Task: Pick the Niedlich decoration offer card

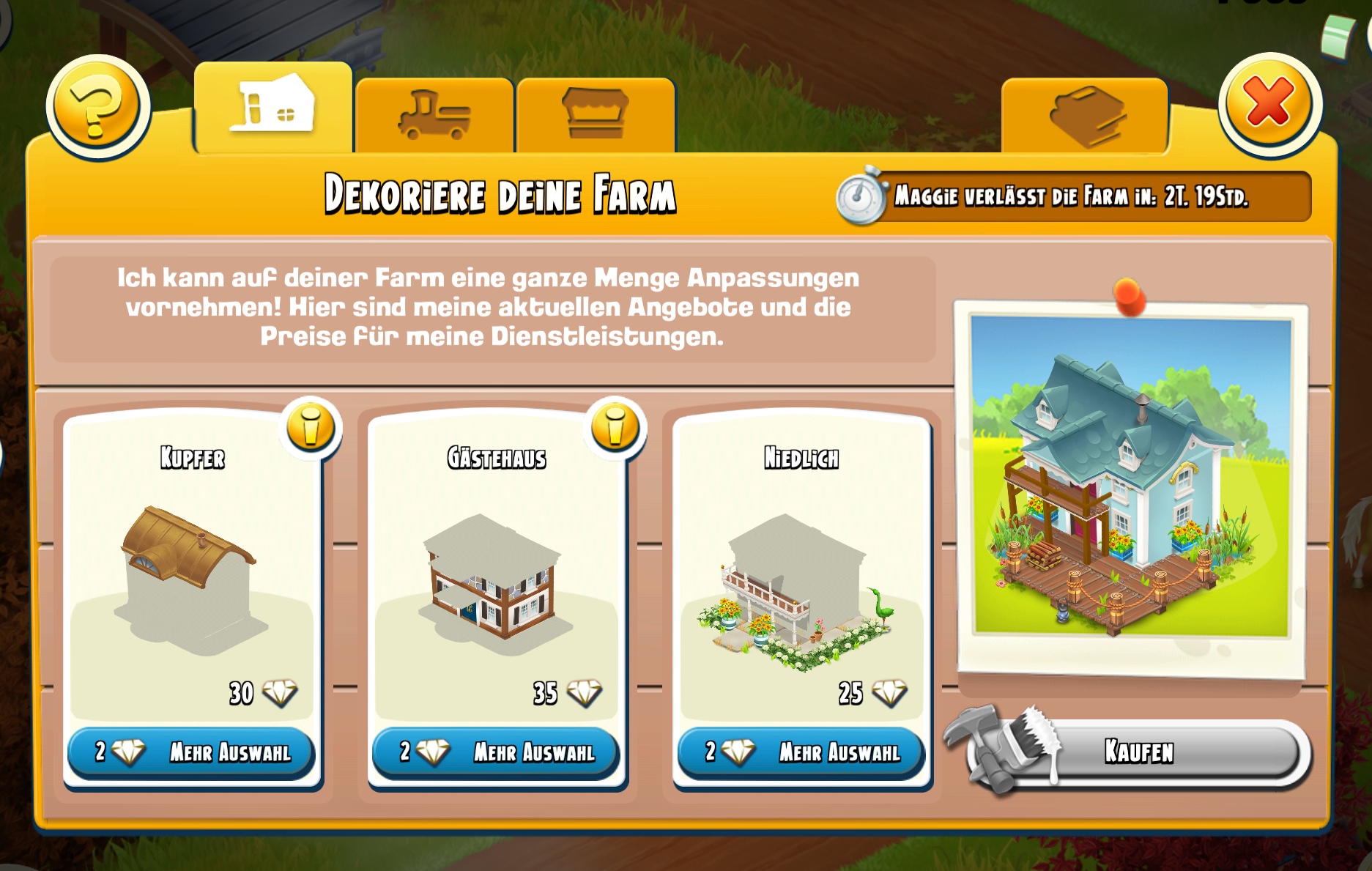Action: (x=801, y=571)
